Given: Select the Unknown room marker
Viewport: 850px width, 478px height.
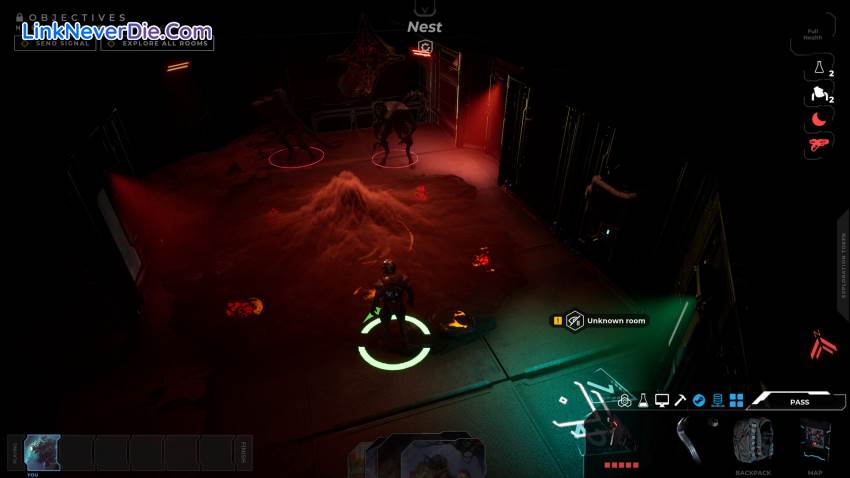Looking at the screenshot, I should (x=575, y=320).
